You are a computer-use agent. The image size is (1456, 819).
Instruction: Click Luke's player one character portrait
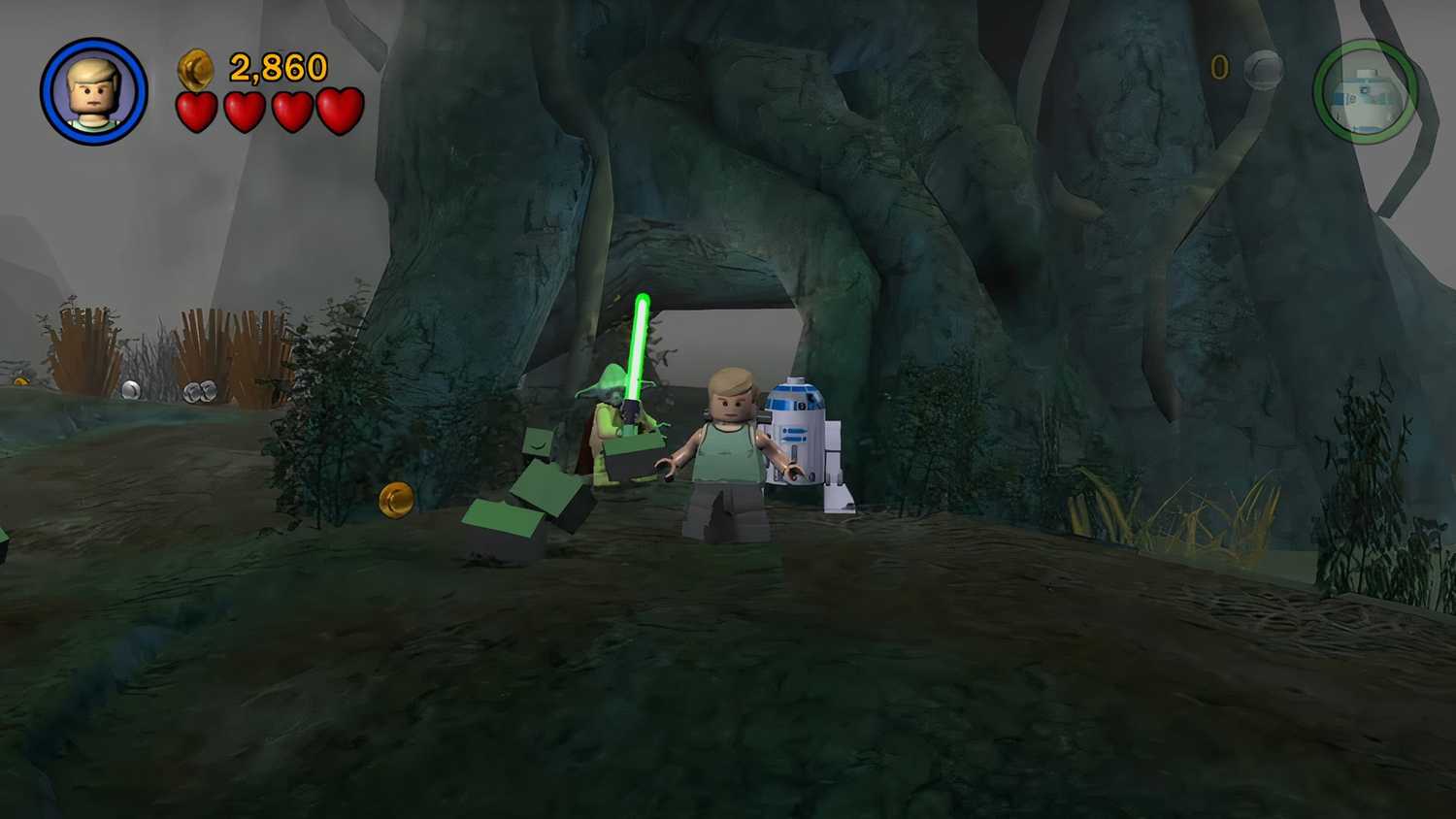(x=94, y=91)
